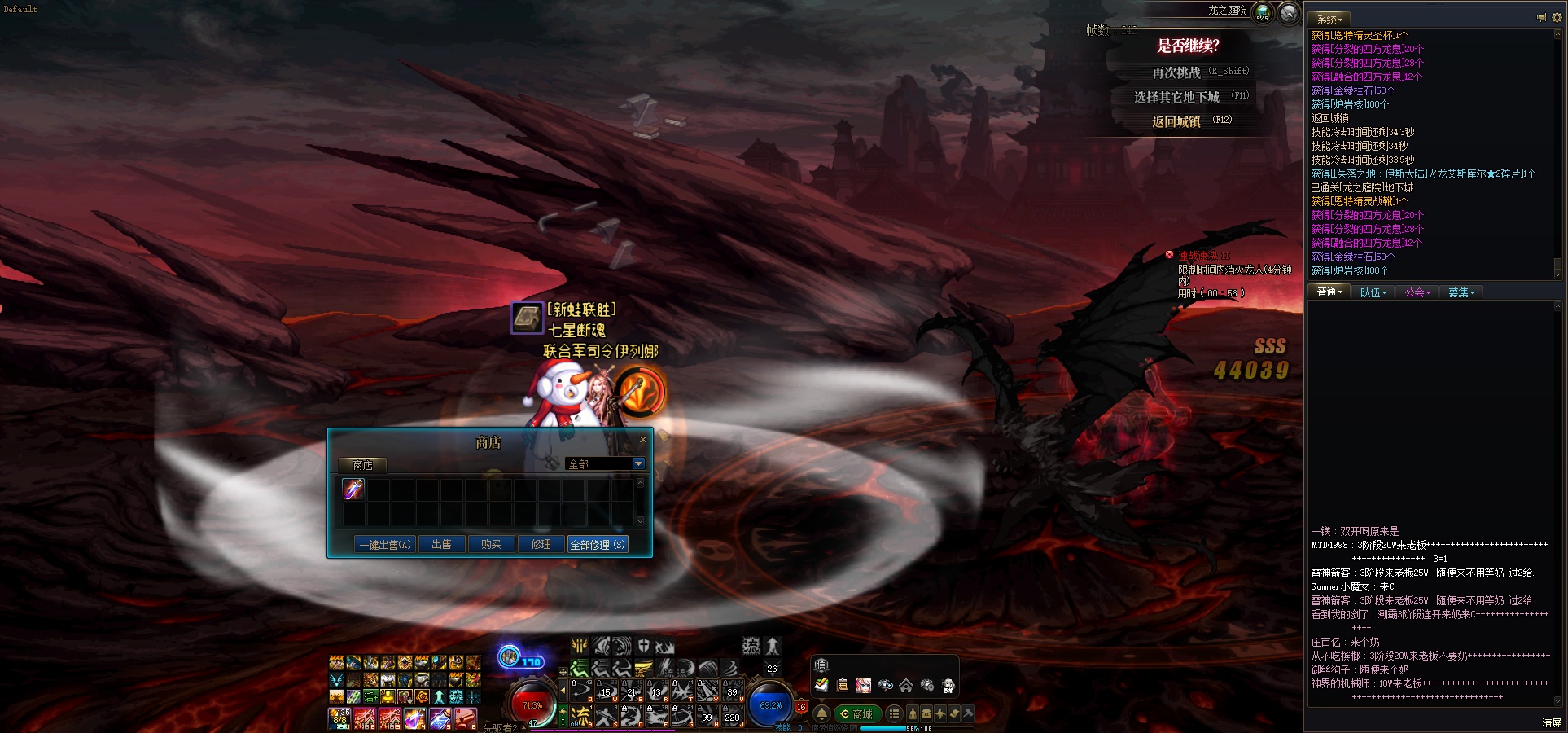The width and height of the screenshot is (1568, 733).
Task: Click the 修理 repair button
Action: (541, 544)
